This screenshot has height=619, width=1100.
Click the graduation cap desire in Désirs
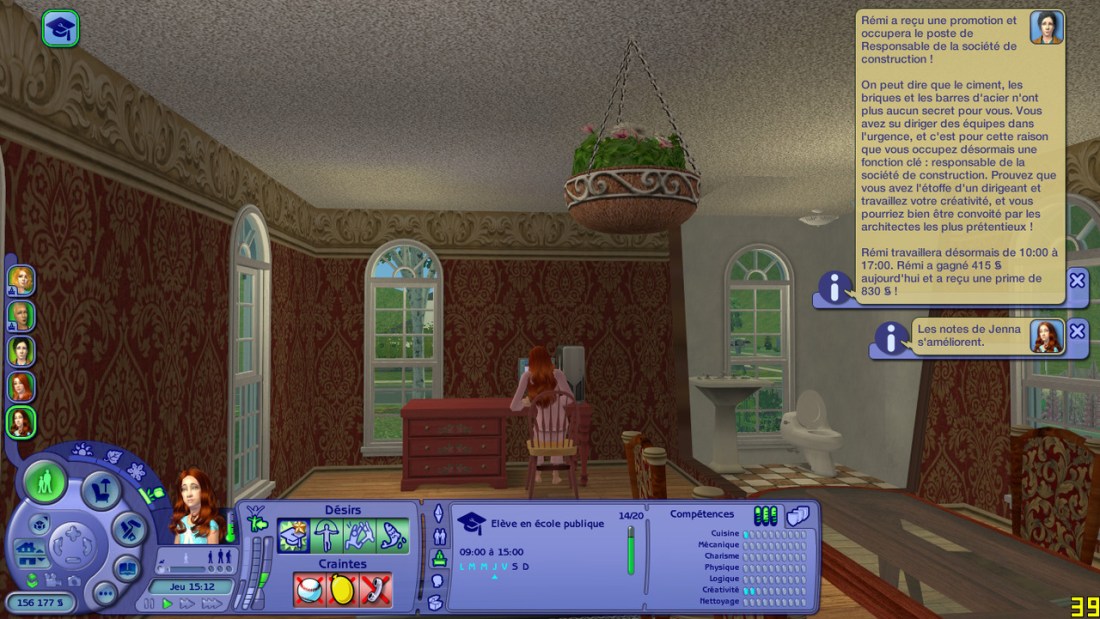click(293, 537)
